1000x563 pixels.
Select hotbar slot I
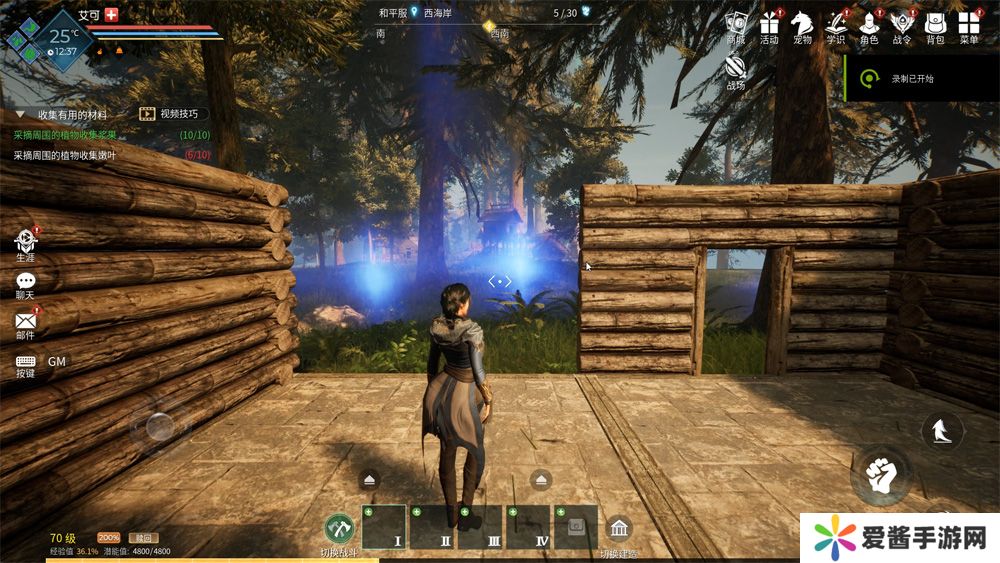coord(384,527)
